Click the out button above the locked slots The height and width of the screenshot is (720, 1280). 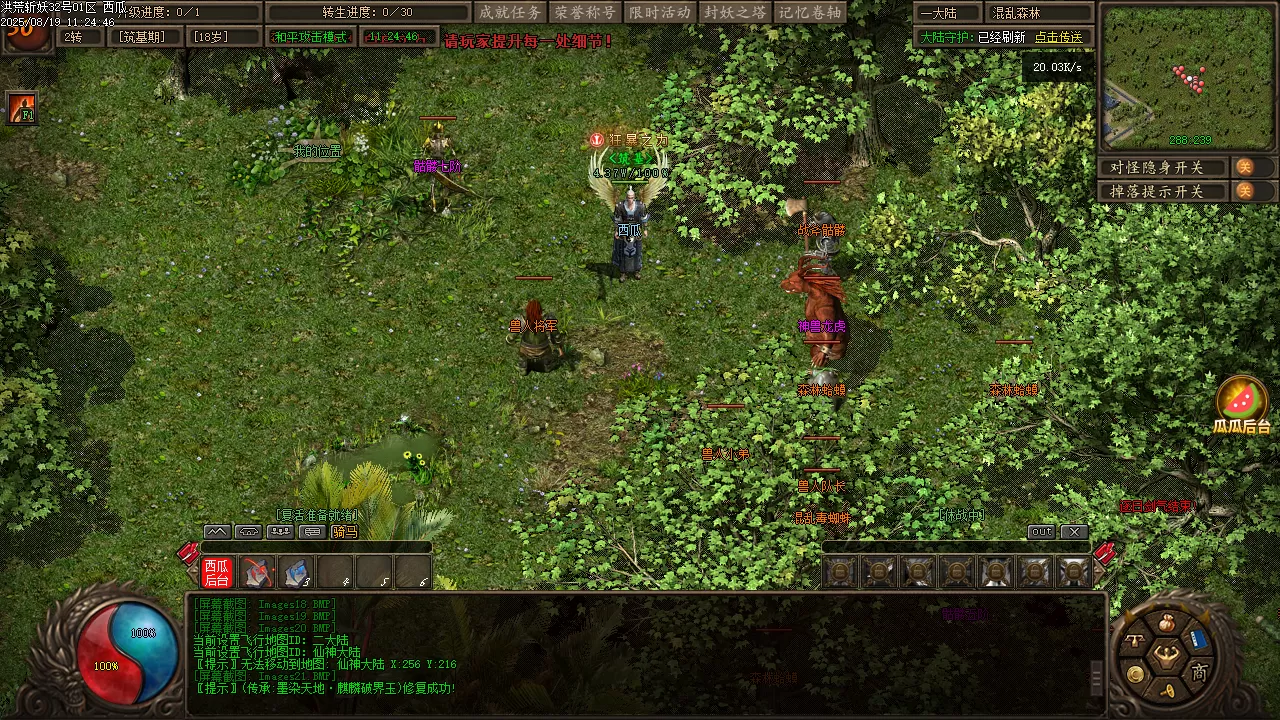pos(1041,532)
